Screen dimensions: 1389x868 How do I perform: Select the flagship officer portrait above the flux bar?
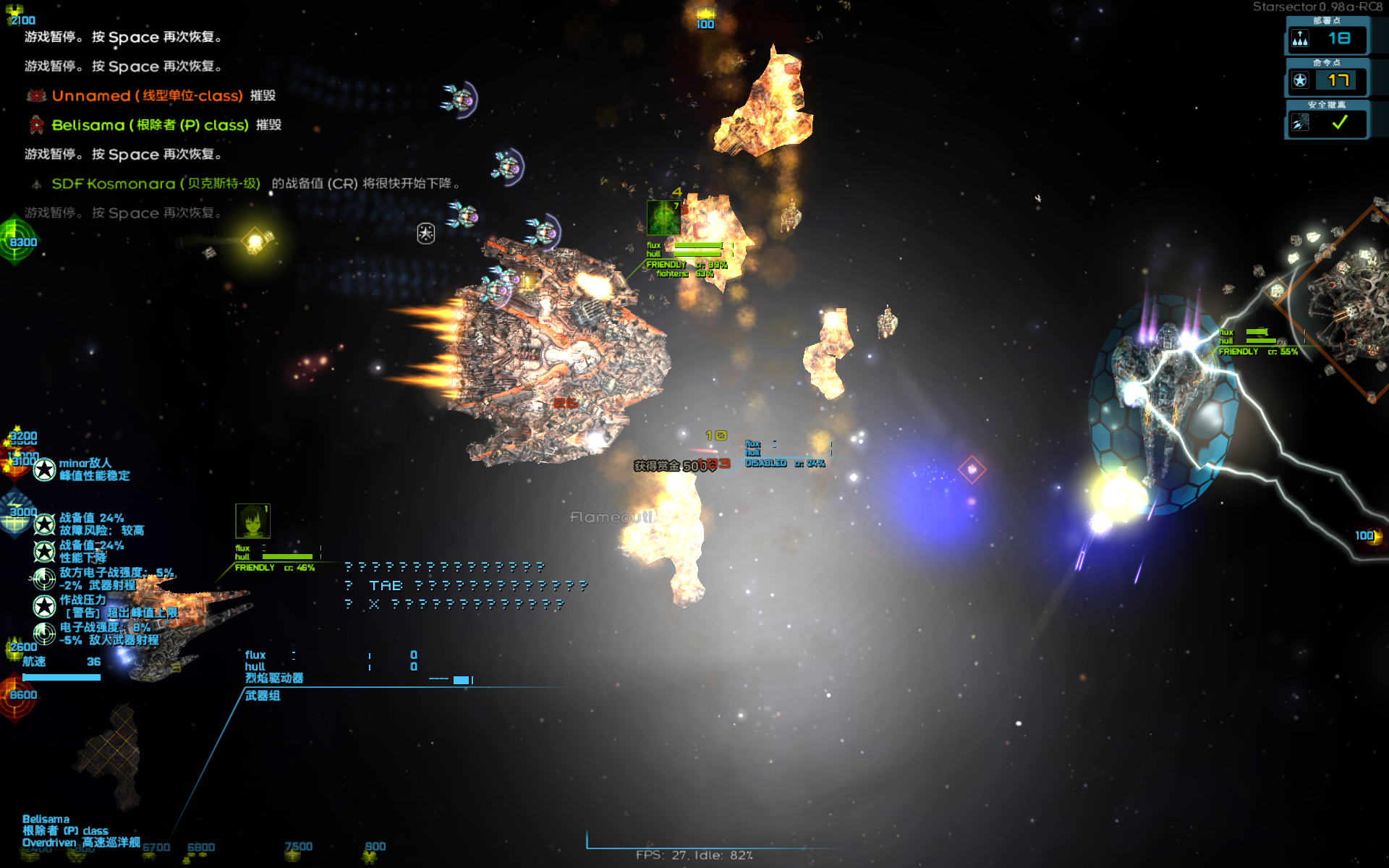click(x=252, y=521)
